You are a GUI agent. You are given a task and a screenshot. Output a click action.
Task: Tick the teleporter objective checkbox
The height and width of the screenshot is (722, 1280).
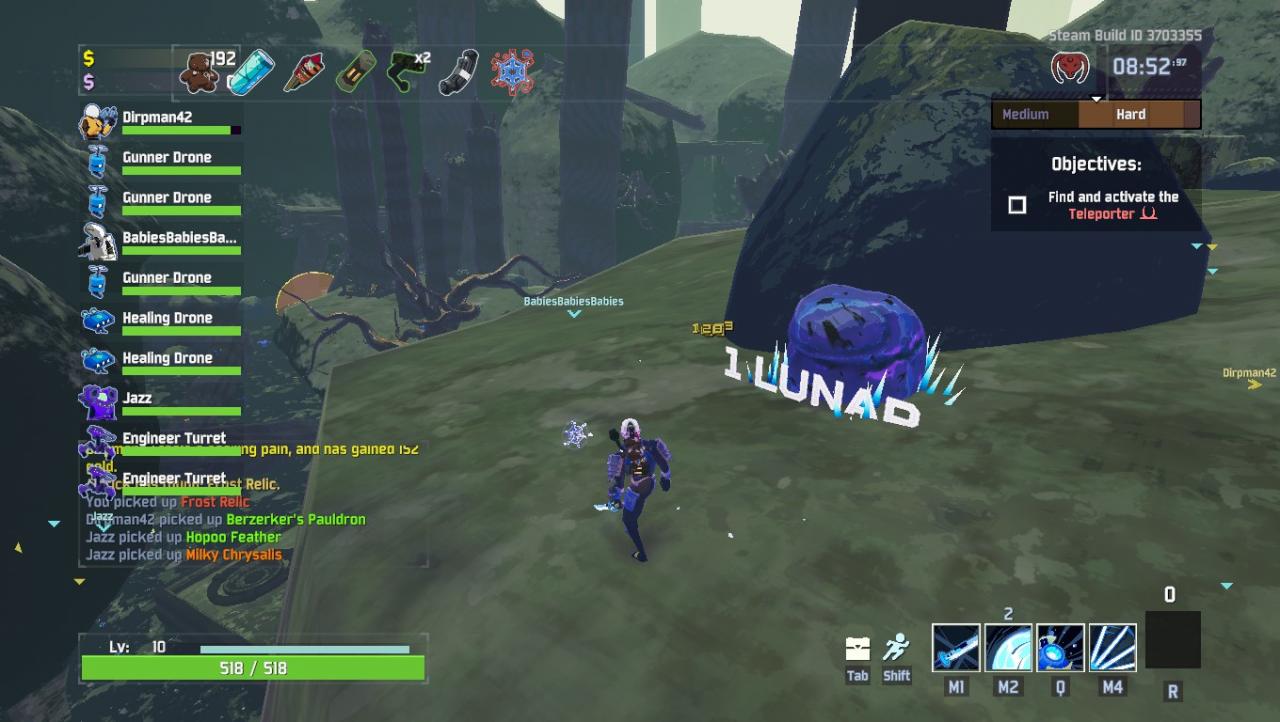click(1017, 205)
